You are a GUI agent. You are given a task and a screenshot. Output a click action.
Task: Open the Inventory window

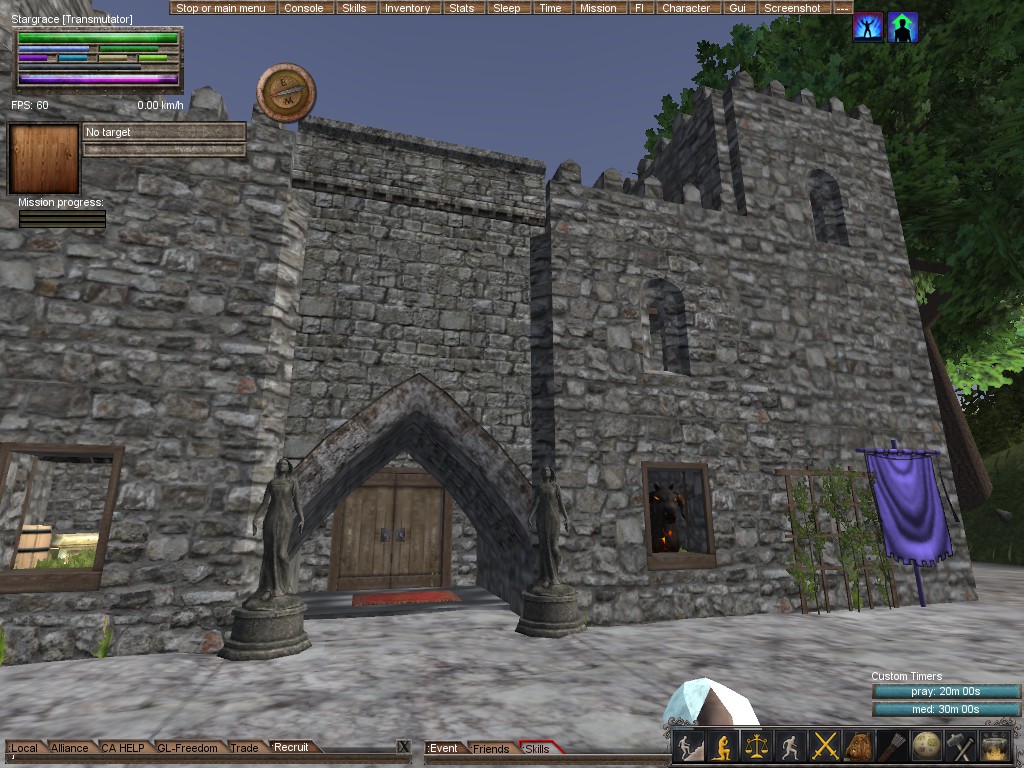tap(407, 8)
